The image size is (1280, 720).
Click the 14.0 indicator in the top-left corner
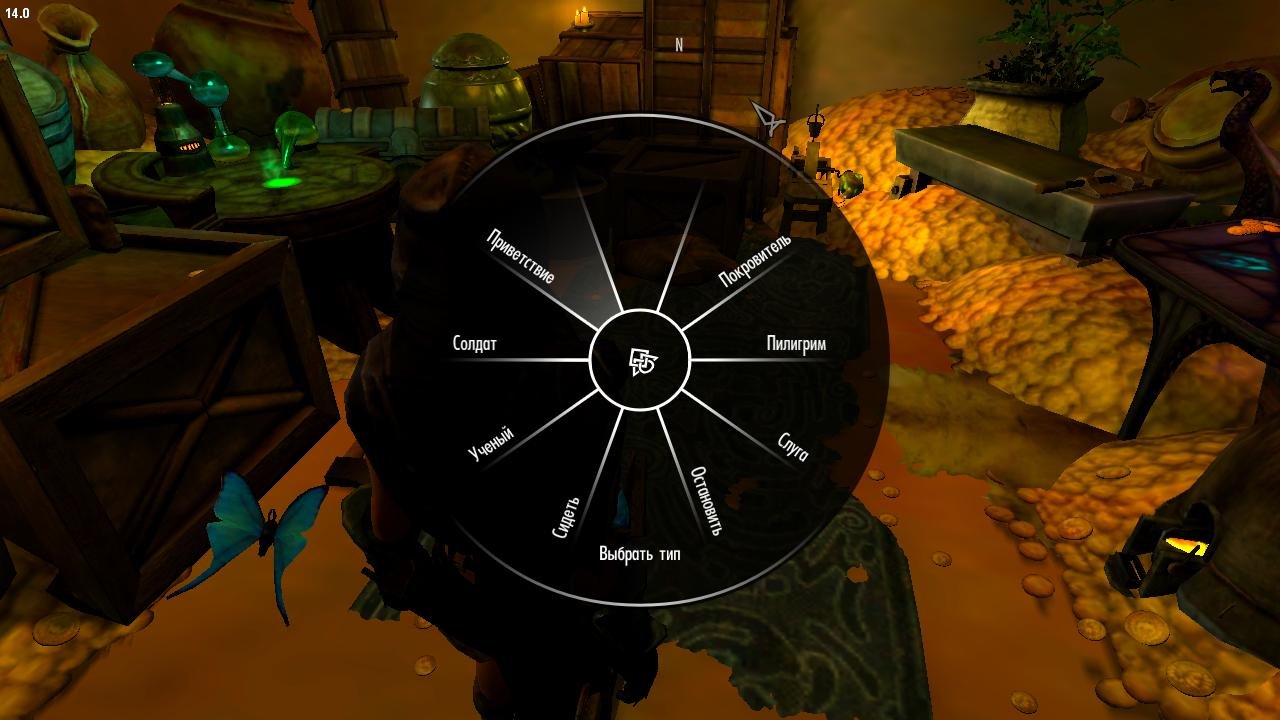(17, 14)
